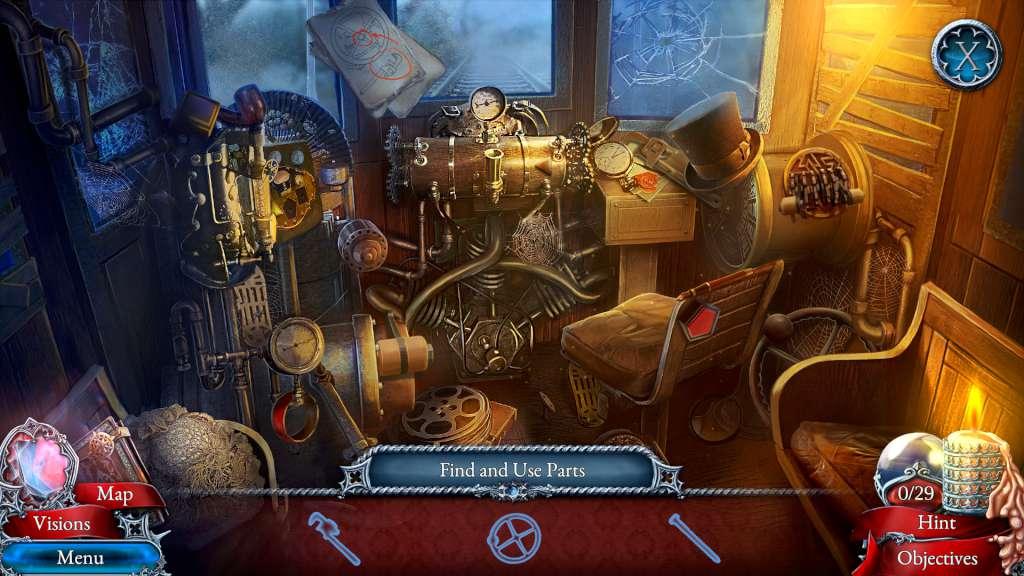The width and height of the screenshot is (1024, 576).
Task: Open the game Menu
Action: 79,557
